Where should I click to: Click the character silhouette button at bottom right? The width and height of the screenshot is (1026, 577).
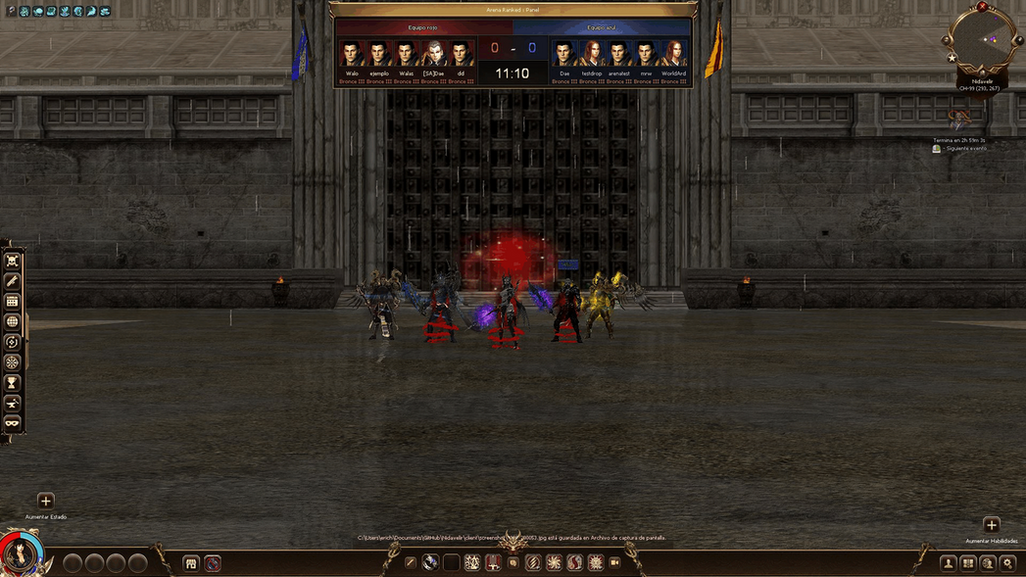[x=949, y=563]
